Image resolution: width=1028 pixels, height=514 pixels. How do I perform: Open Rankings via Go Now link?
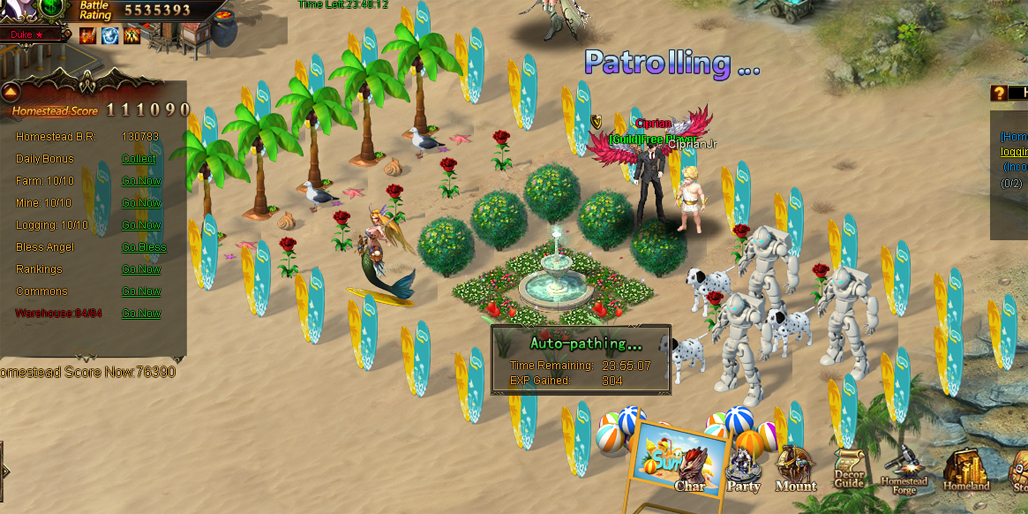point(141,269)
